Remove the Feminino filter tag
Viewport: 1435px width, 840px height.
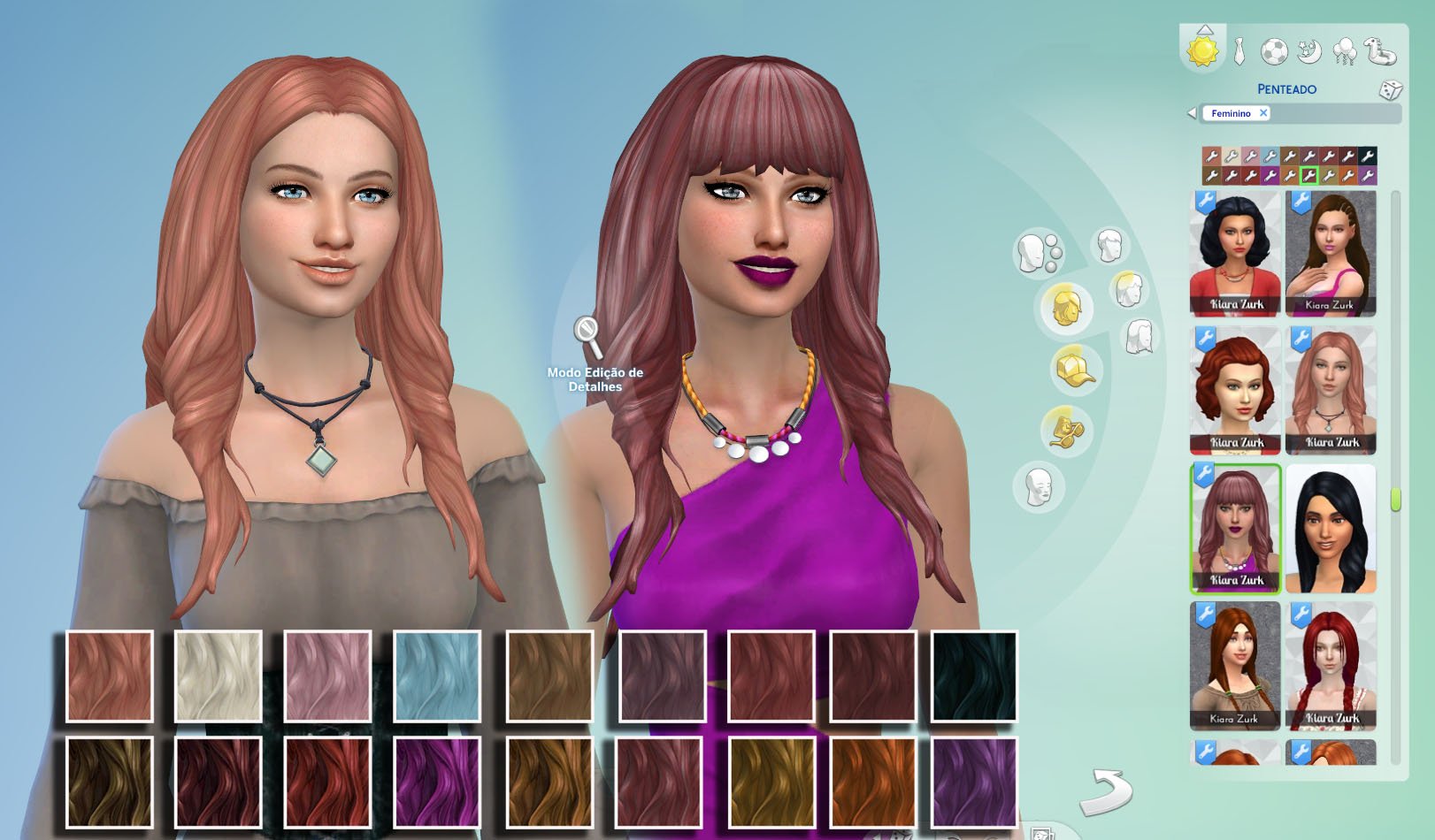(x=1263, y=113)
